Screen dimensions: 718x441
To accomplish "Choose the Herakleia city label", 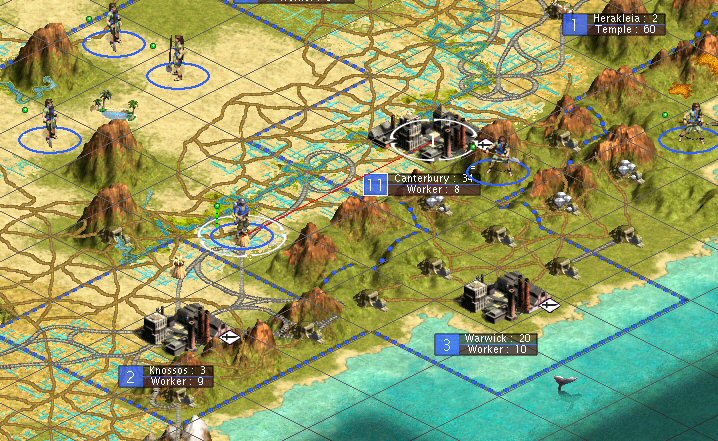I will [x=627, y=19].
